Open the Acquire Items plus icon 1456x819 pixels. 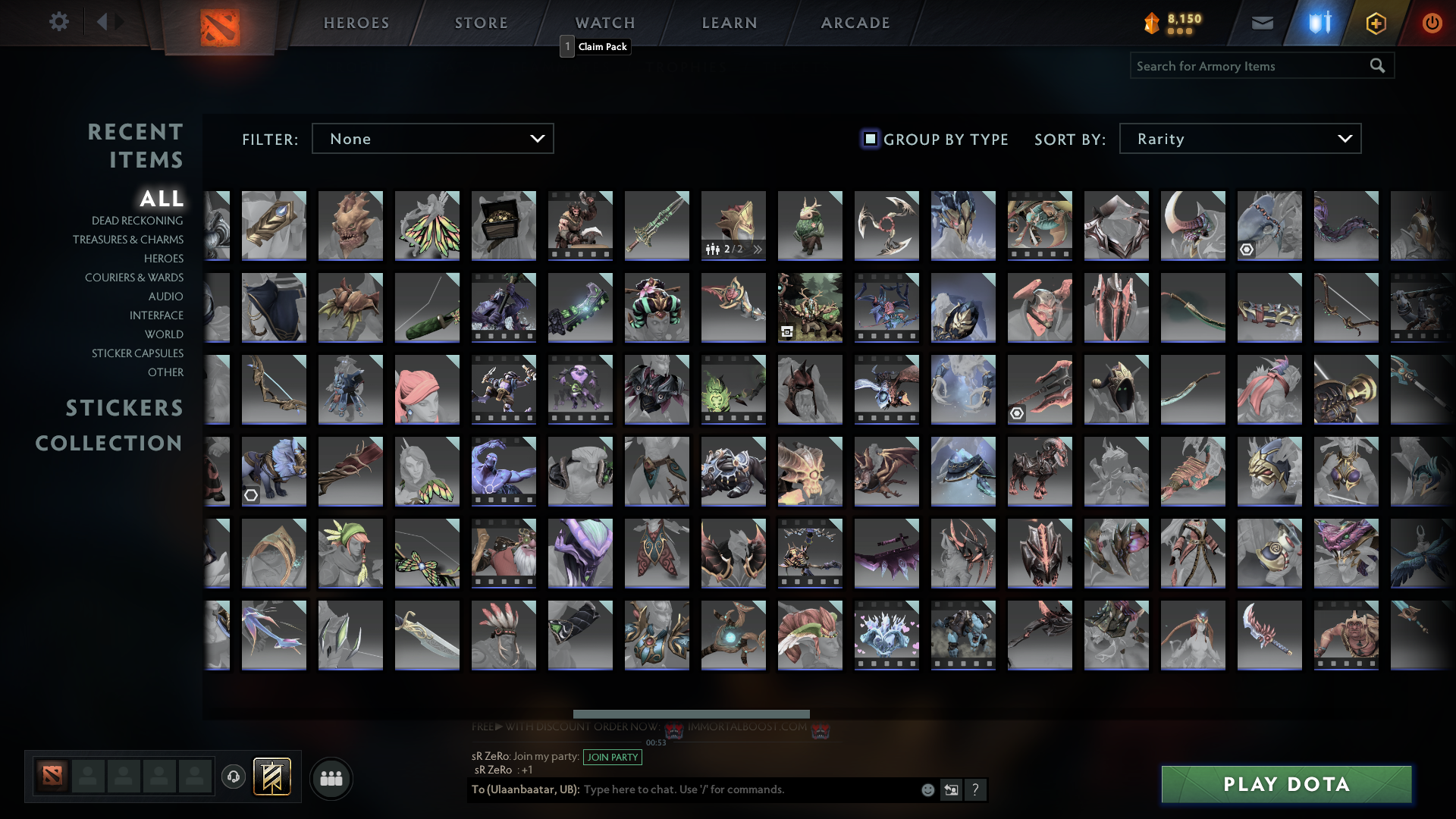1376,22
